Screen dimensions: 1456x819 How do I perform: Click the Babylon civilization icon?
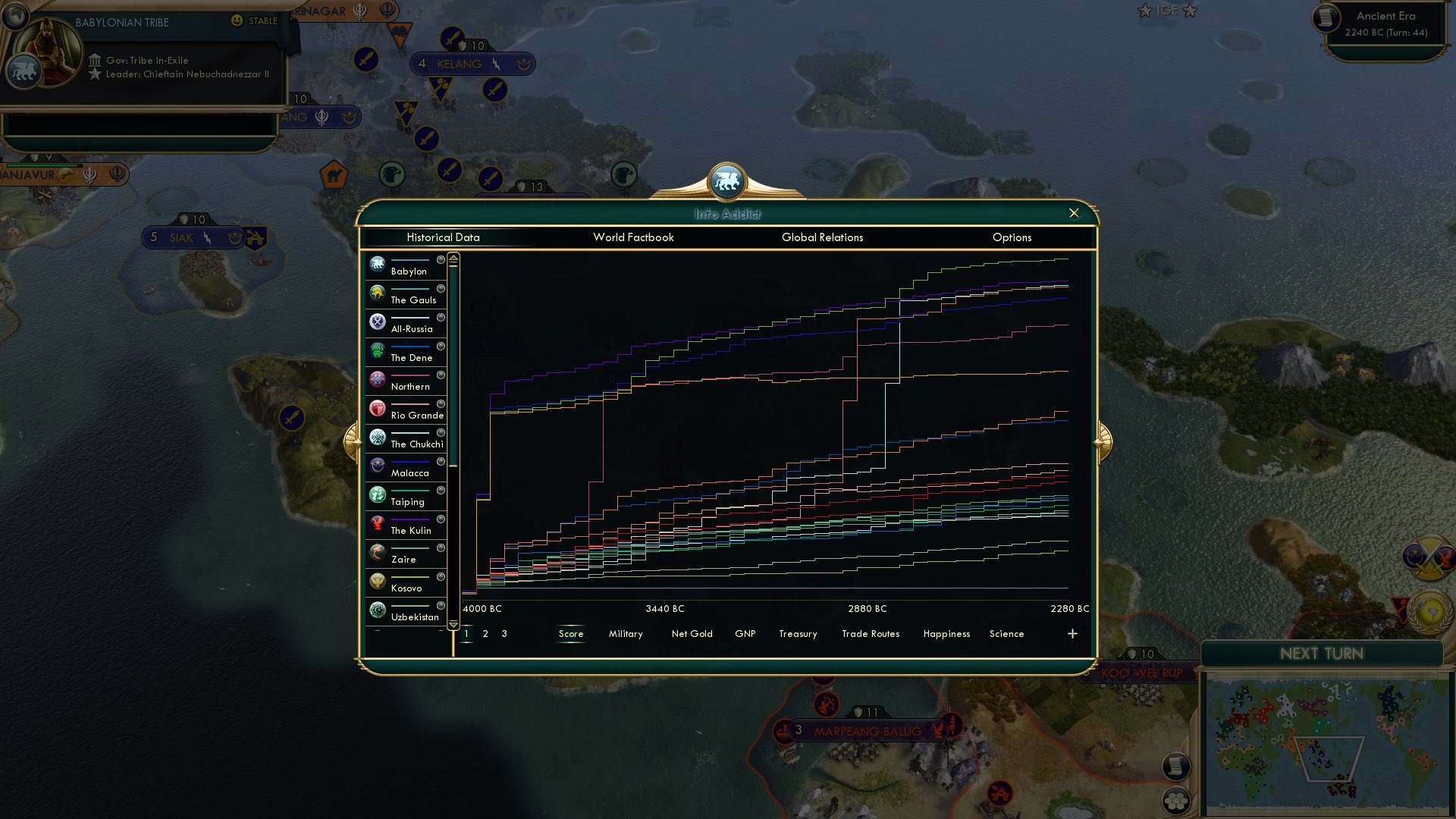click(377, 264)
